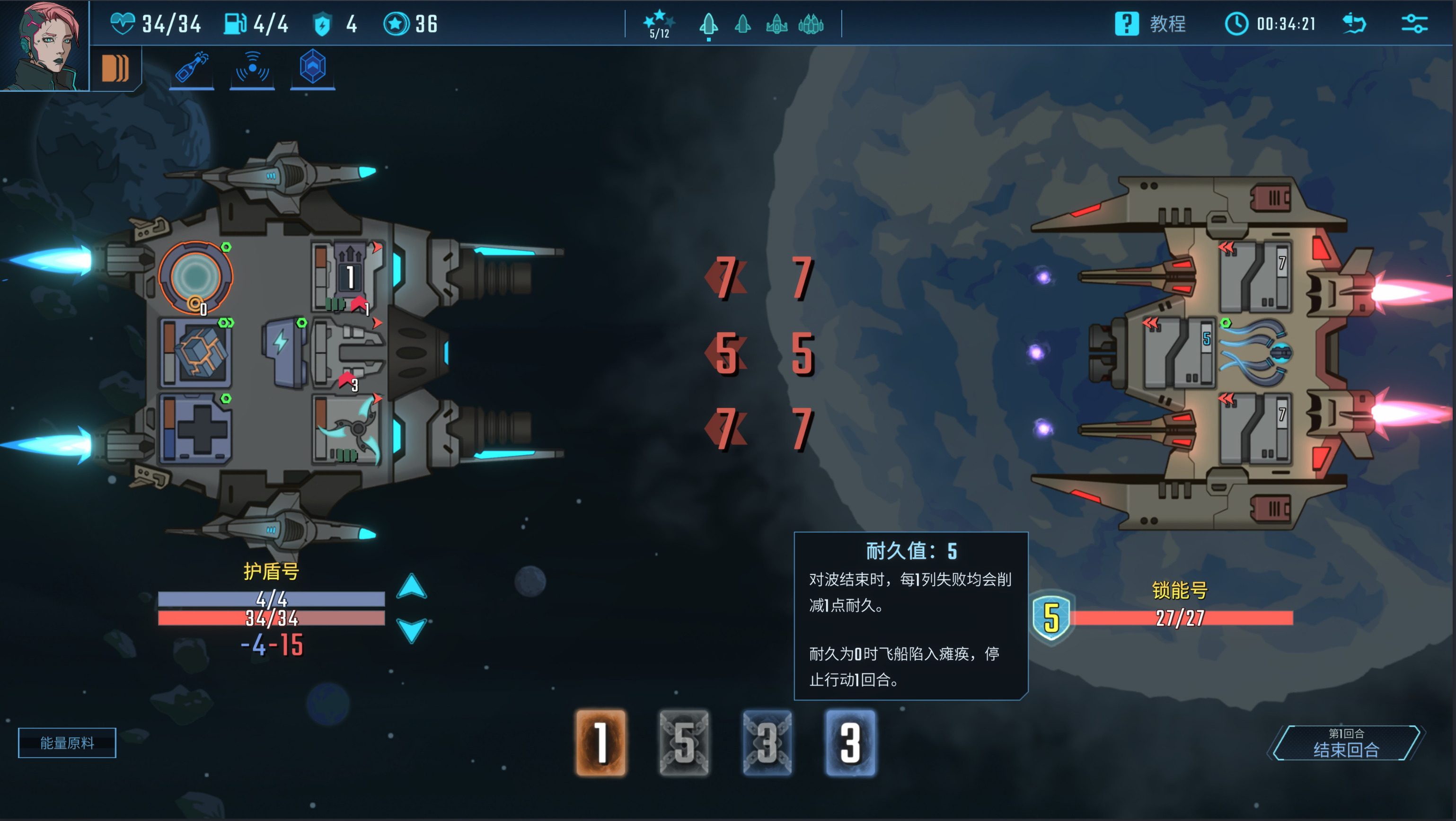
Task: Activate the blue hexagon crystal item
Action: pyautogui.click(x=313, y=67)
